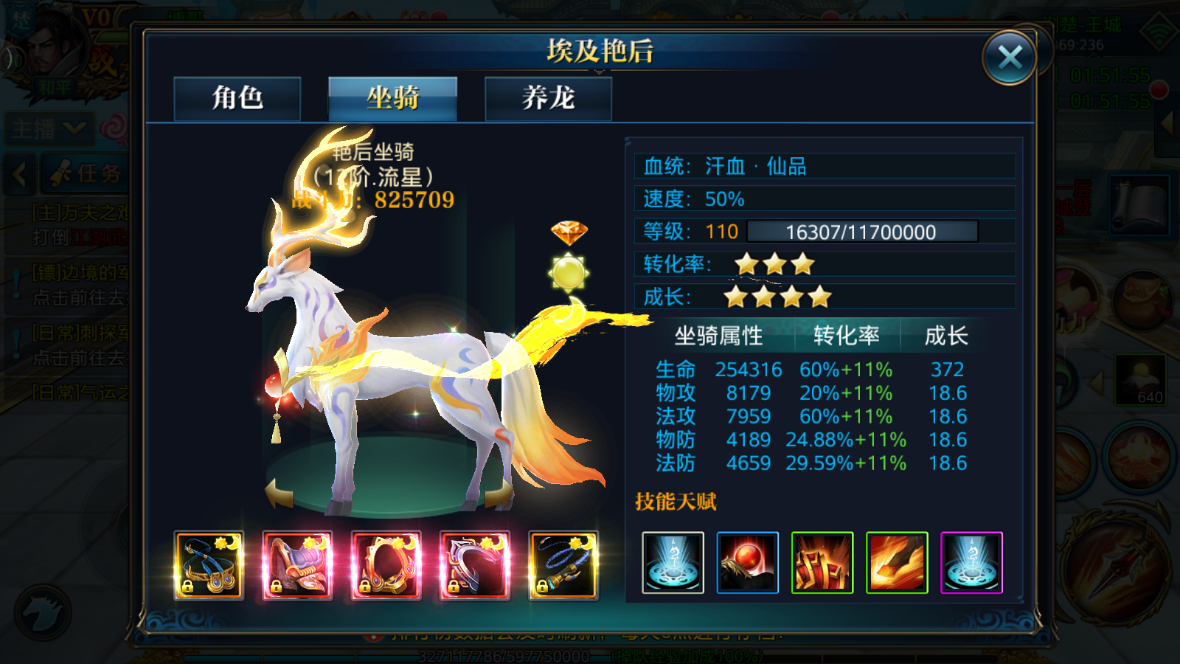Select the belt harness equipment slot

[209, 565]
